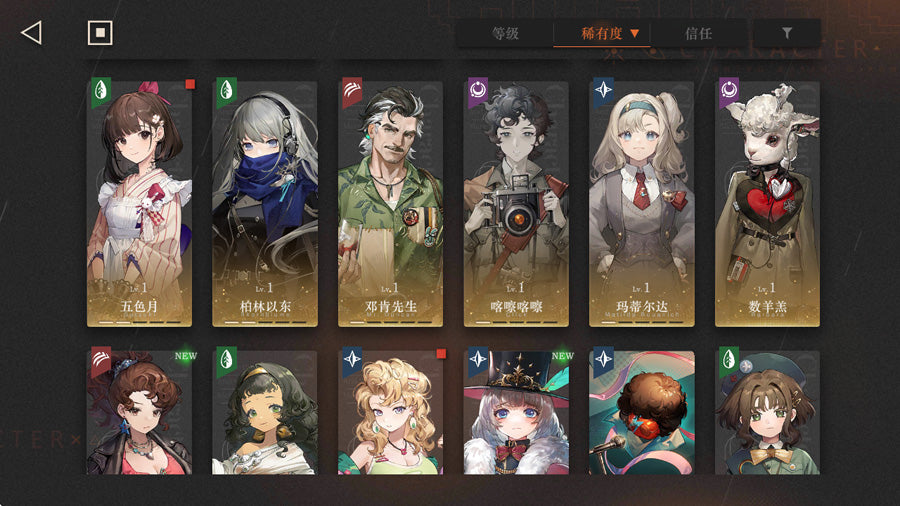Go back with the triangle arrow
The height and width of the screenshot is (506, 900).
[31, 33]
